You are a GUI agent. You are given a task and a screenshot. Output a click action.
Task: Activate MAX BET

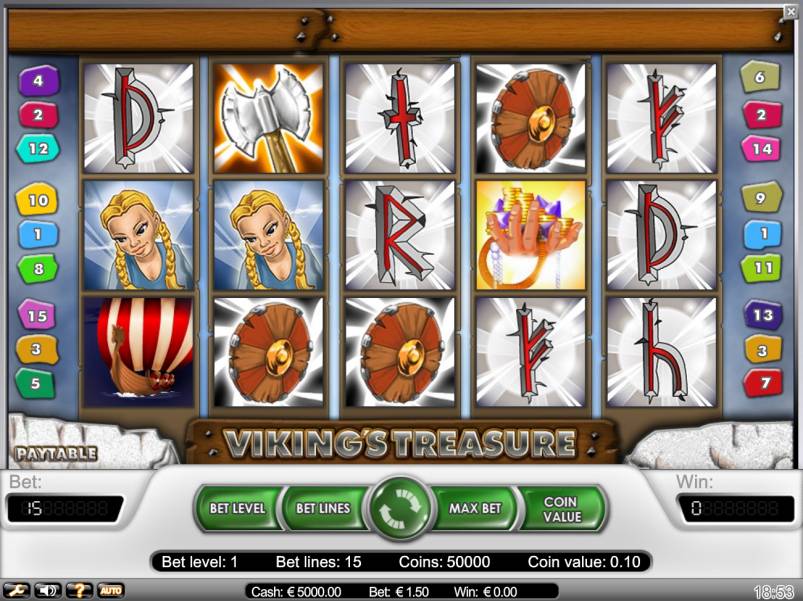pyautogui.click(x=475, y=508)
